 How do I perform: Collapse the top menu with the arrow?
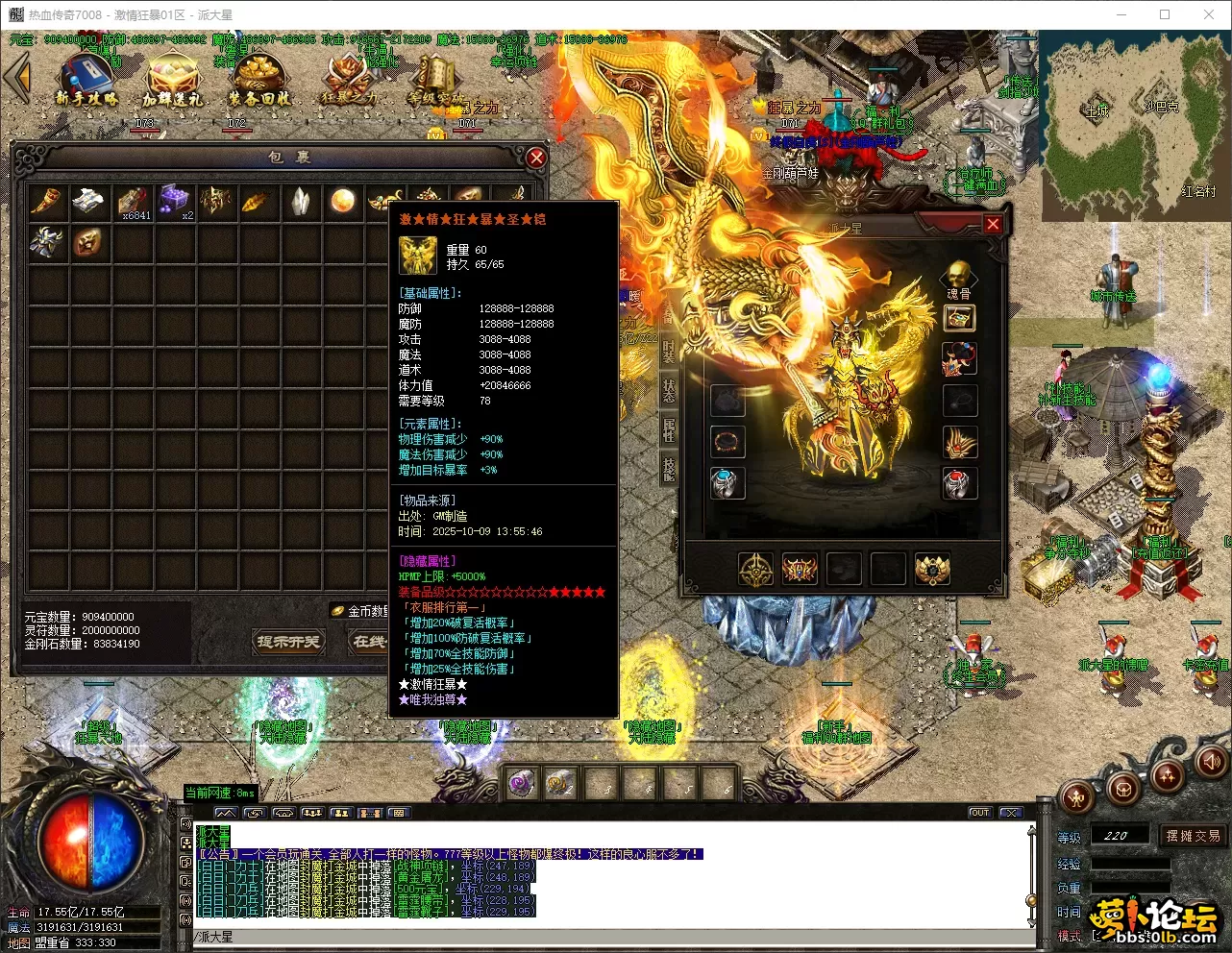coord(17,78)
